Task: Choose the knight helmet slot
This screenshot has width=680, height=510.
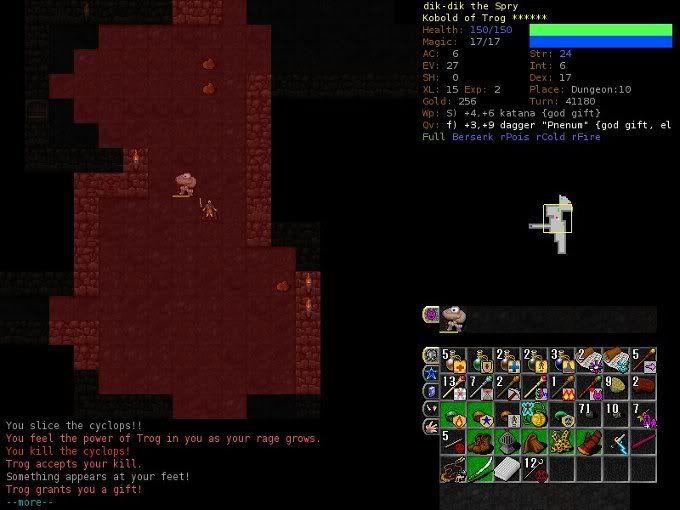Action: 507,442
